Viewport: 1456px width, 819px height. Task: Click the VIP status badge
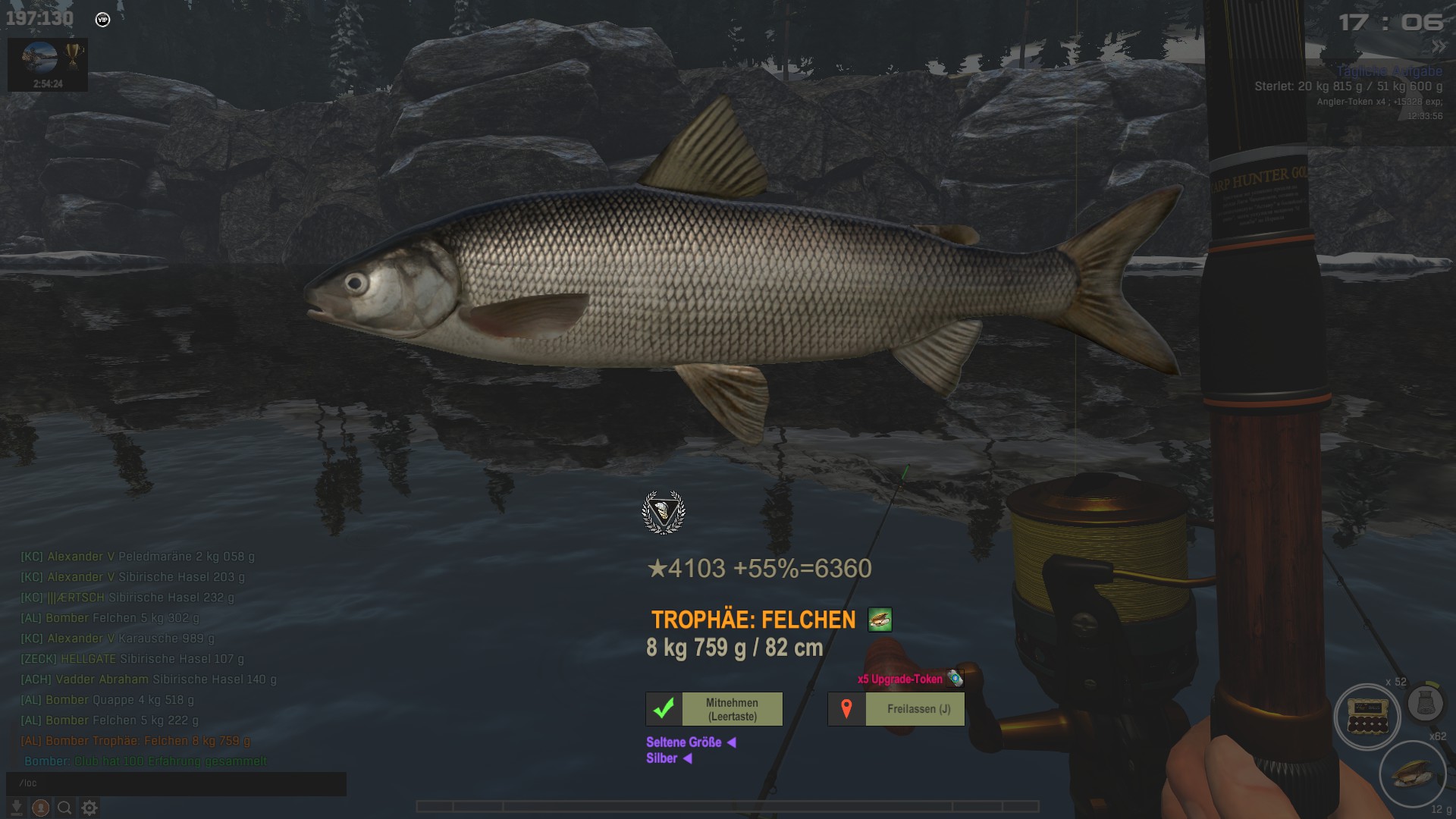tap(102, 20)
